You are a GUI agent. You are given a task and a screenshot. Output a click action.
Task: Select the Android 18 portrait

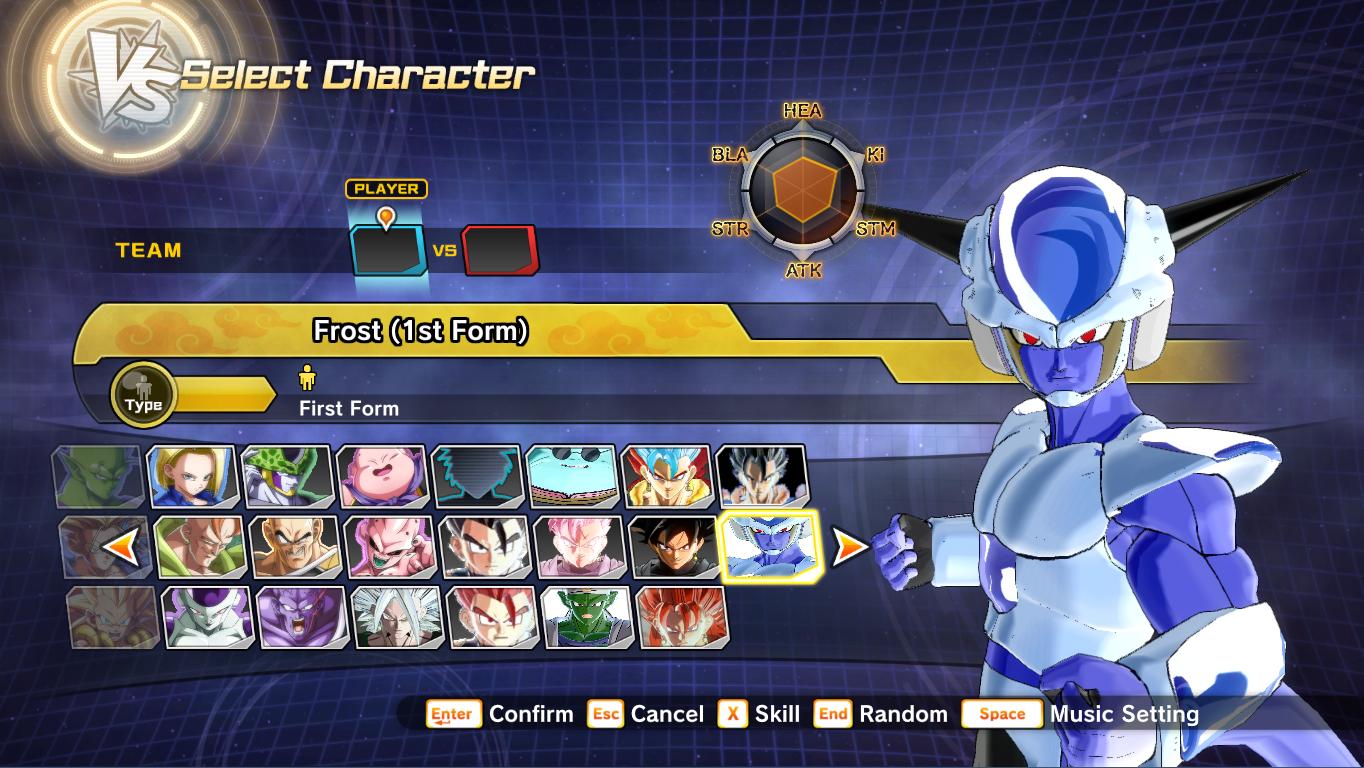pos(192,477)
